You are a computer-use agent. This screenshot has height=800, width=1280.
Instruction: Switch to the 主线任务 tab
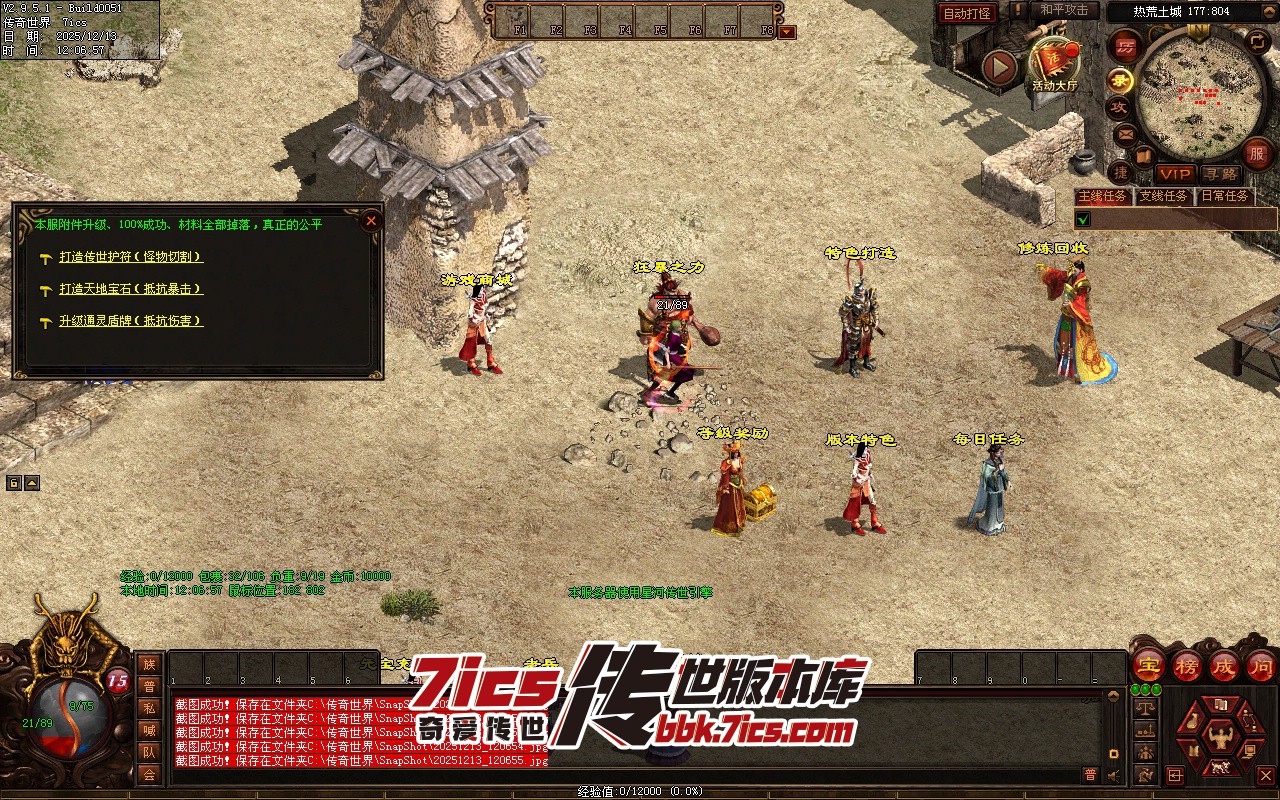click(1102, 197)
